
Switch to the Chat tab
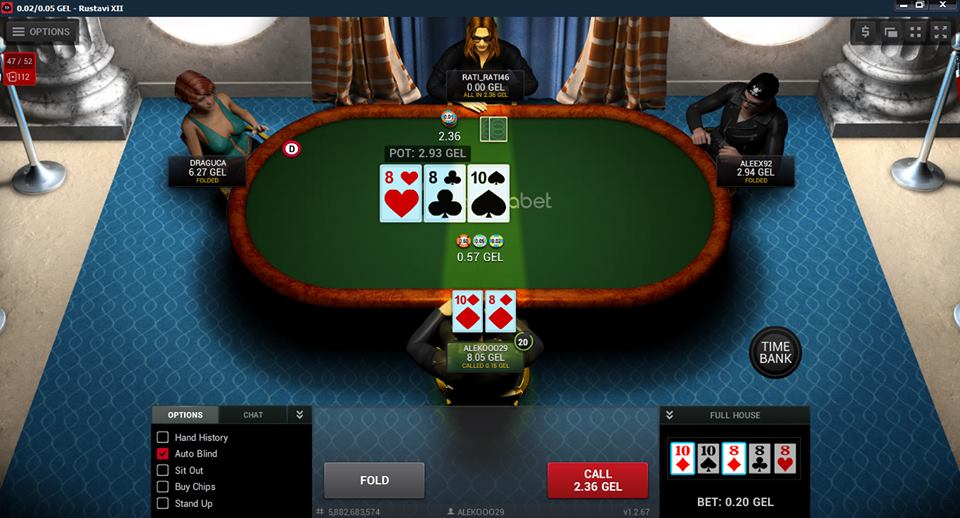point(253,415)
